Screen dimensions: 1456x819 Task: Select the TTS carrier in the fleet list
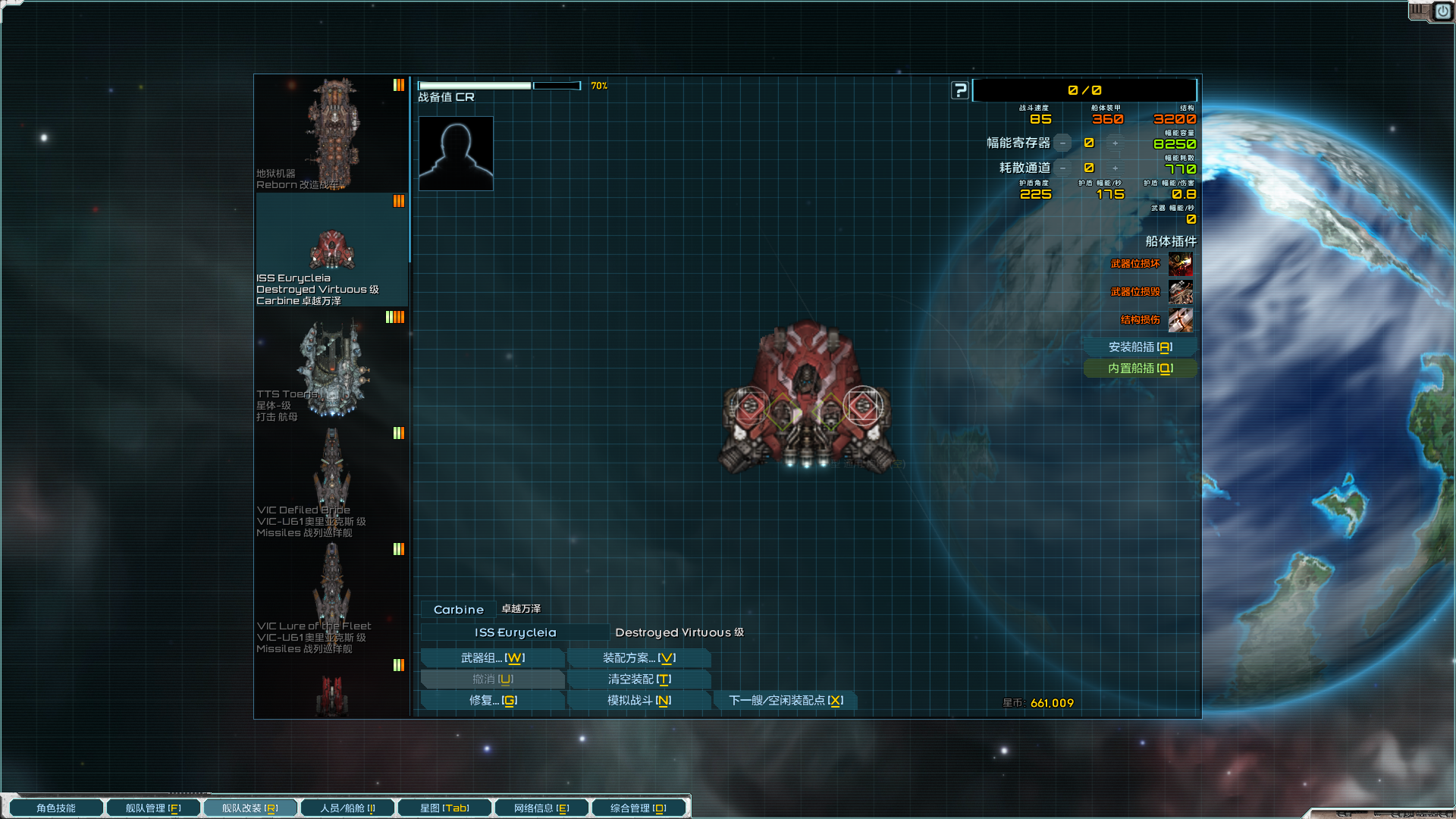point(332,368)
